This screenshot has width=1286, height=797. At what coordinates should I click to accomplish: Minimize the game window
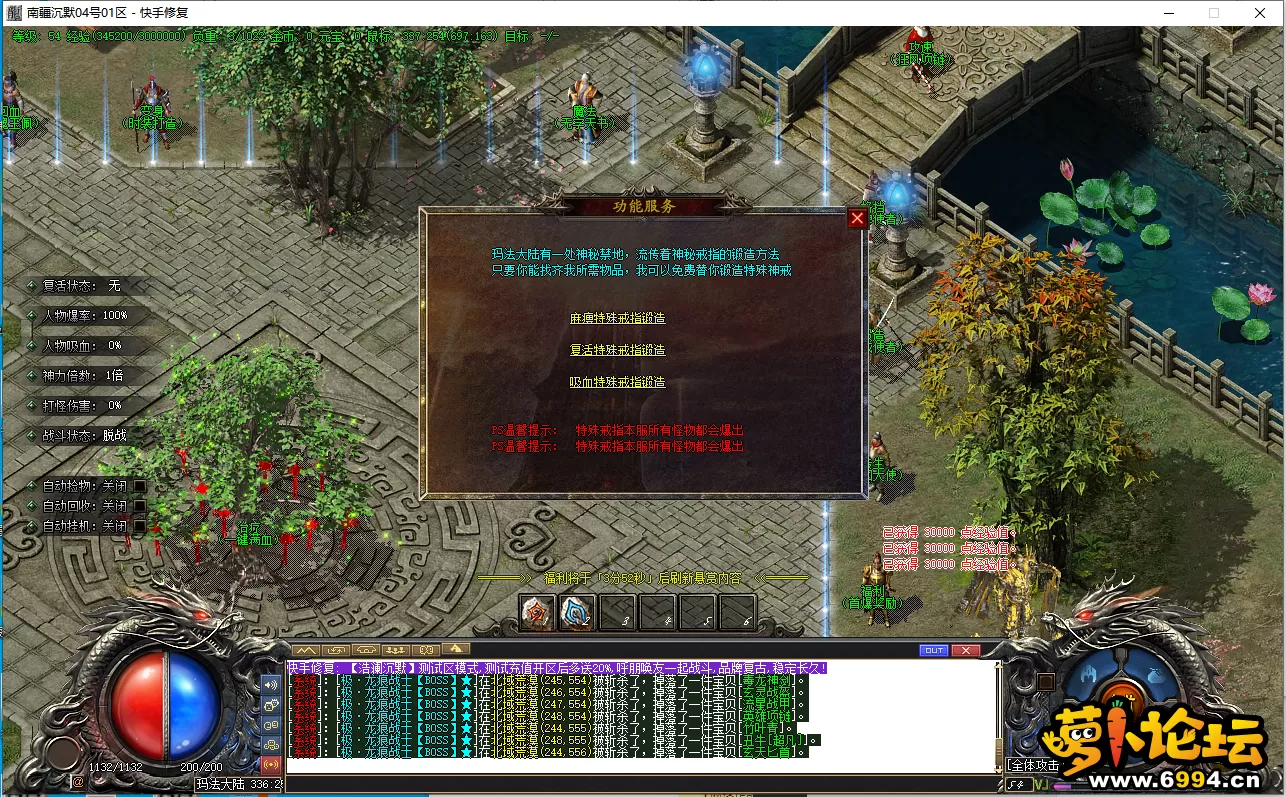[1169, 13]
